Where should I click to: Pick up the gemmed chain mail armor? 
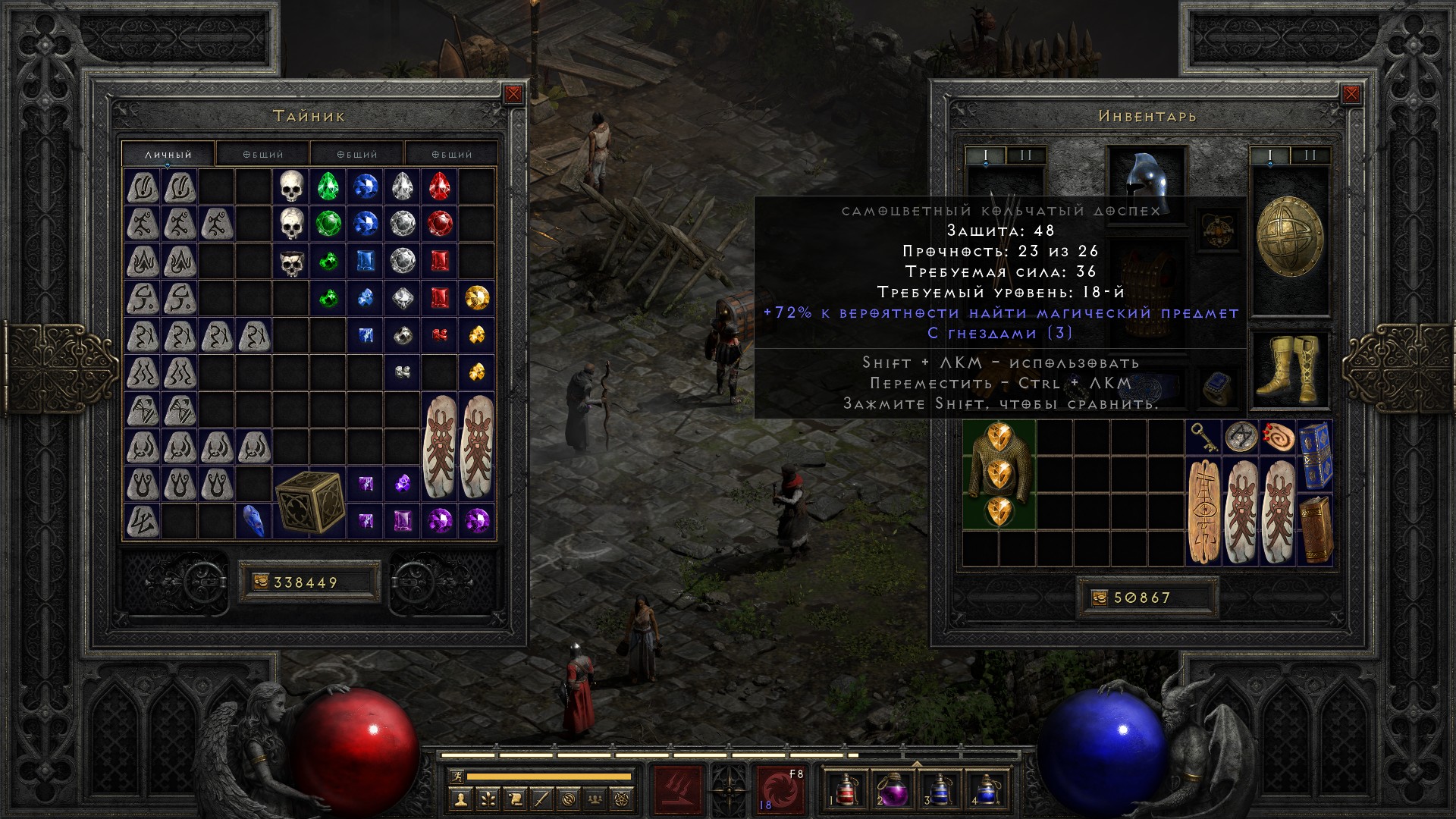click(999, 474)
